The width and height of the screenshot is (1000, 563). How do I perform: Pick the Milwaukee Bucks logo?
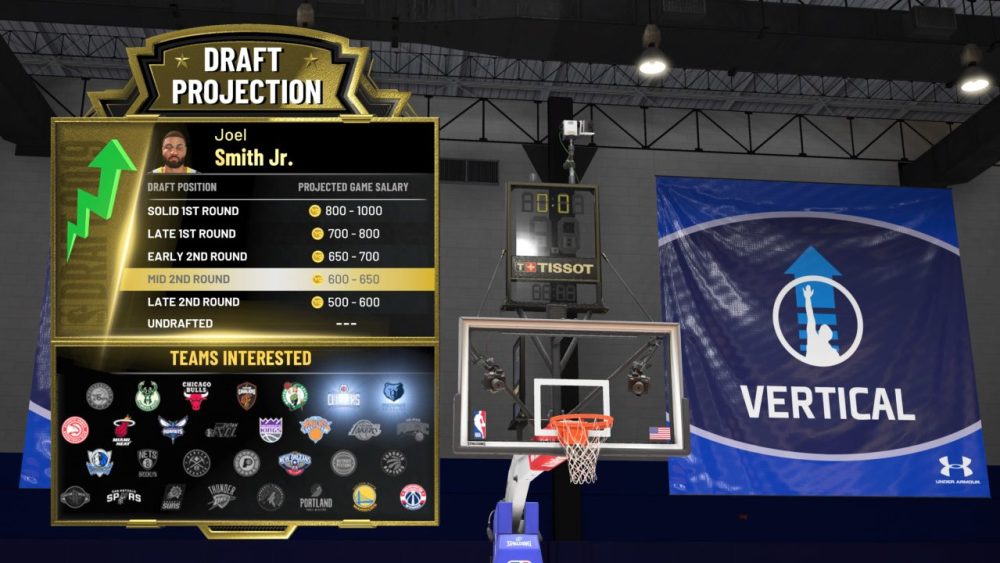pyautogui.click(x=148, y=396)
